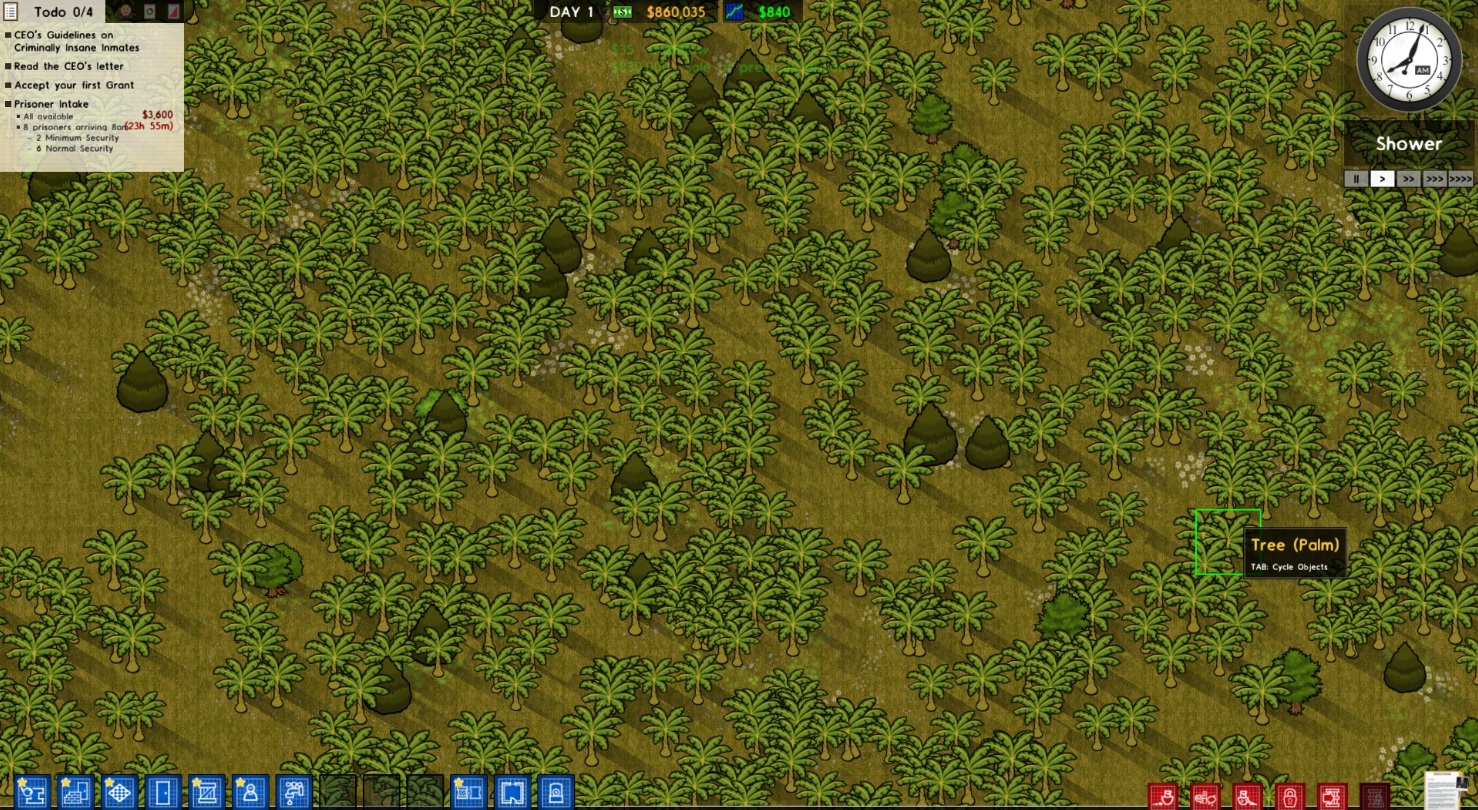Set game speed to quadruple fast-forward
This screenshot has height=810, width=1478.
1460,179
